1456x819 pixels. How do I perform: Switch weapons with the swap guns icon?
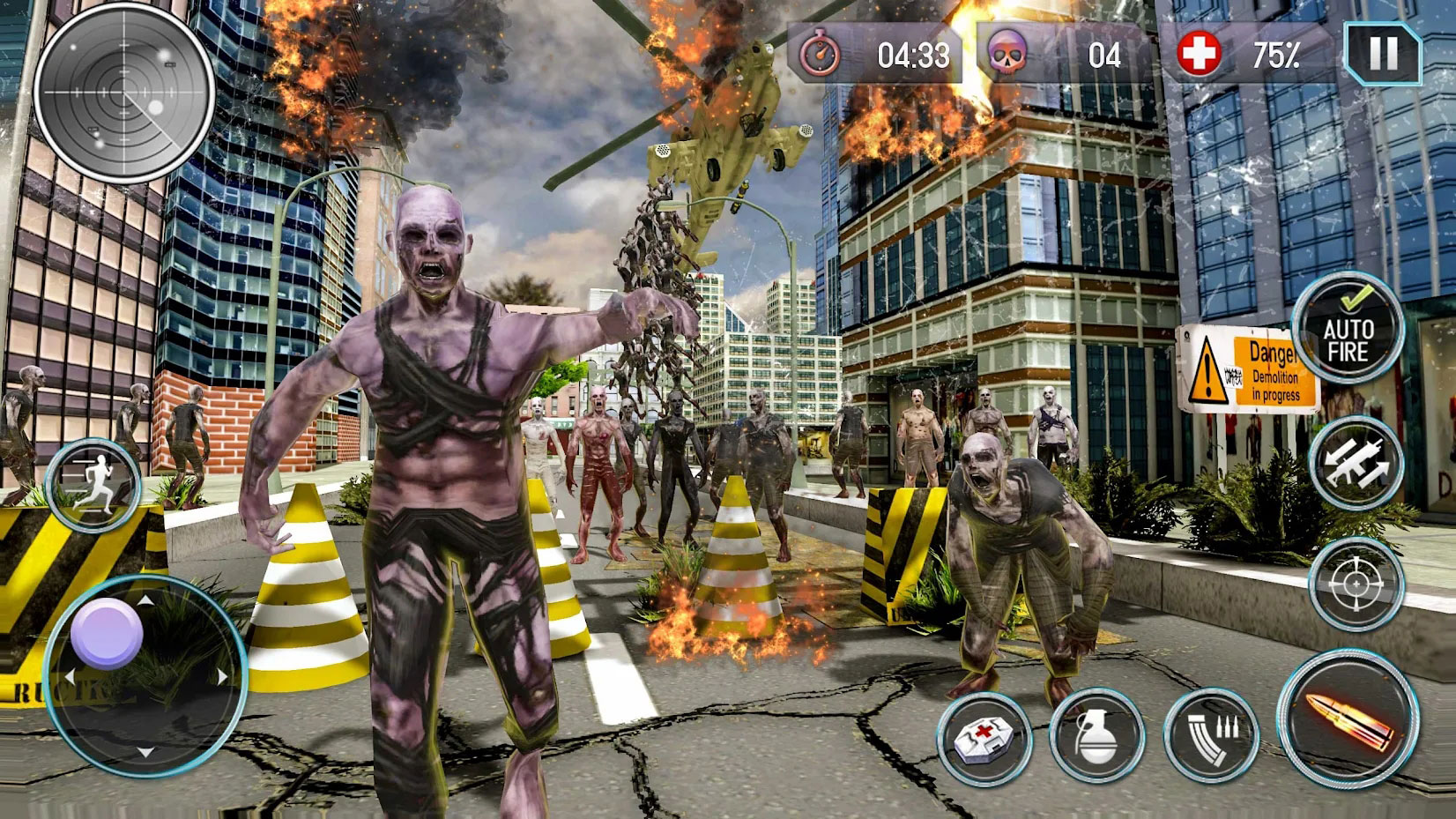[x=1355, y=463]
